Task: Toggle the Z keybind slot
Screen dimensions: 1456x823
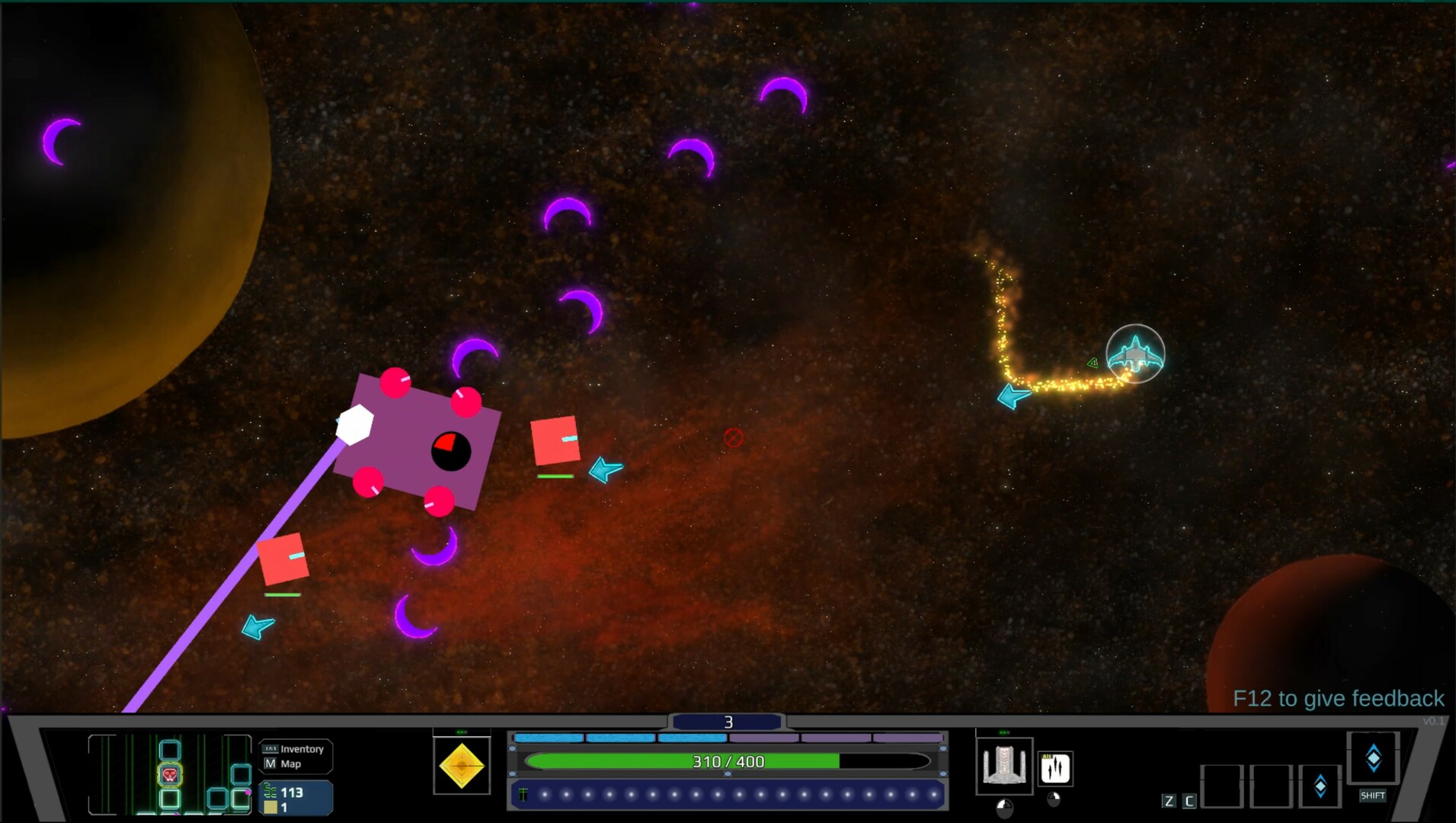Action: 1169,800
